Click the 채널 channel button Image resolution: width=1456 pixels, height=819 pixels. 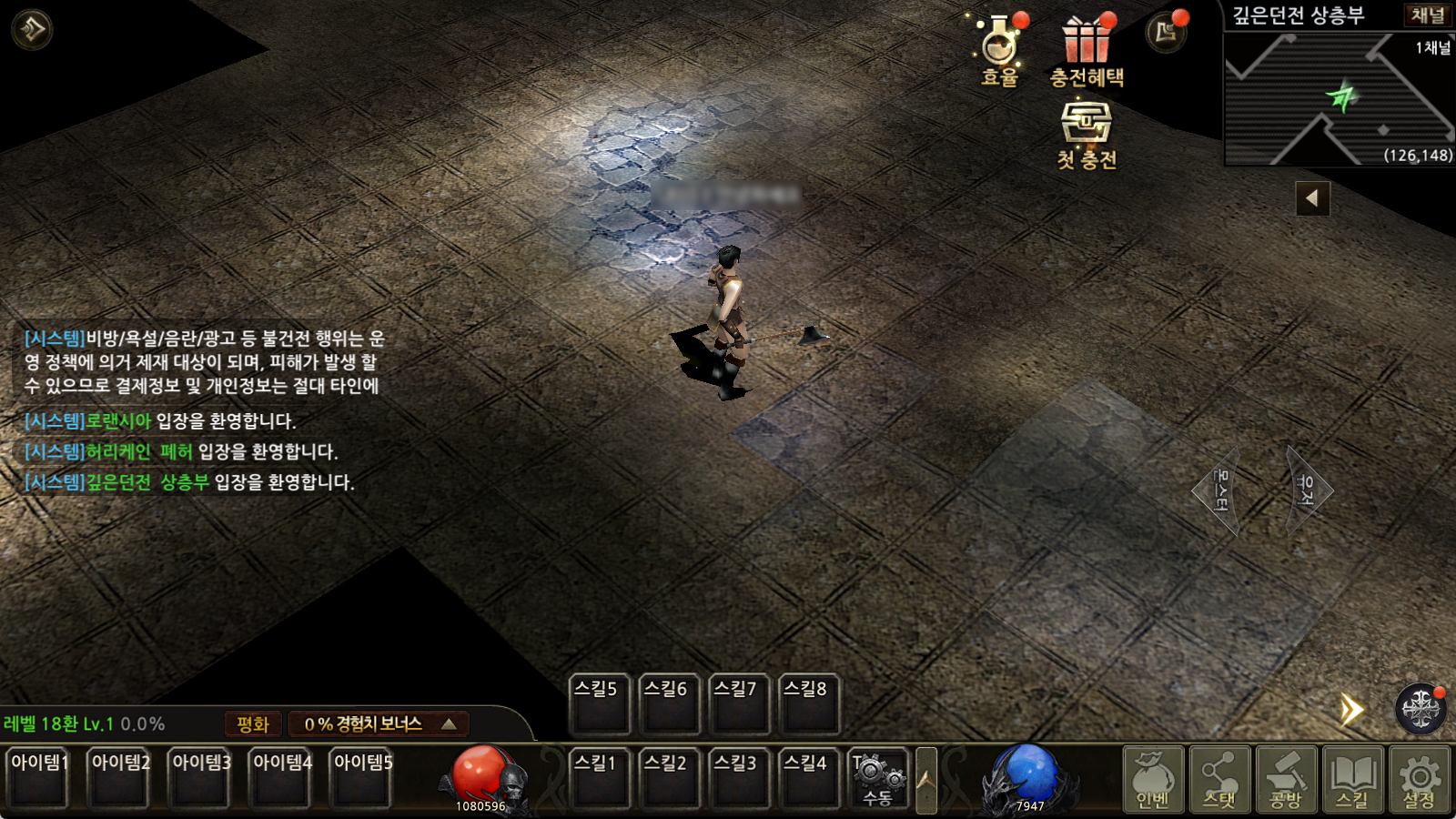click(x=1426, y=15)
